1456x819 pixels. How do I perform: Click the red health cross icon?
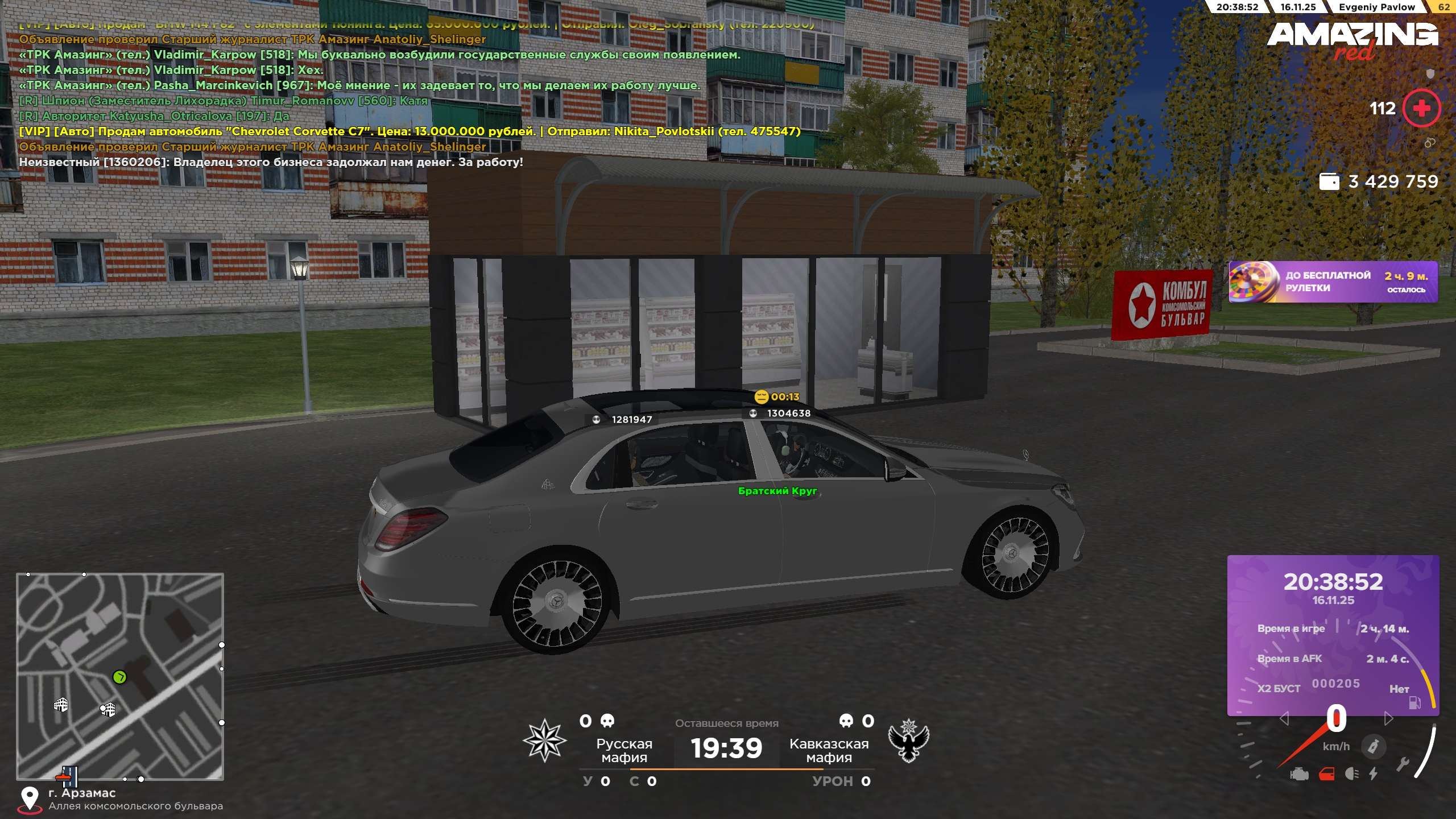pos(1421,108)
